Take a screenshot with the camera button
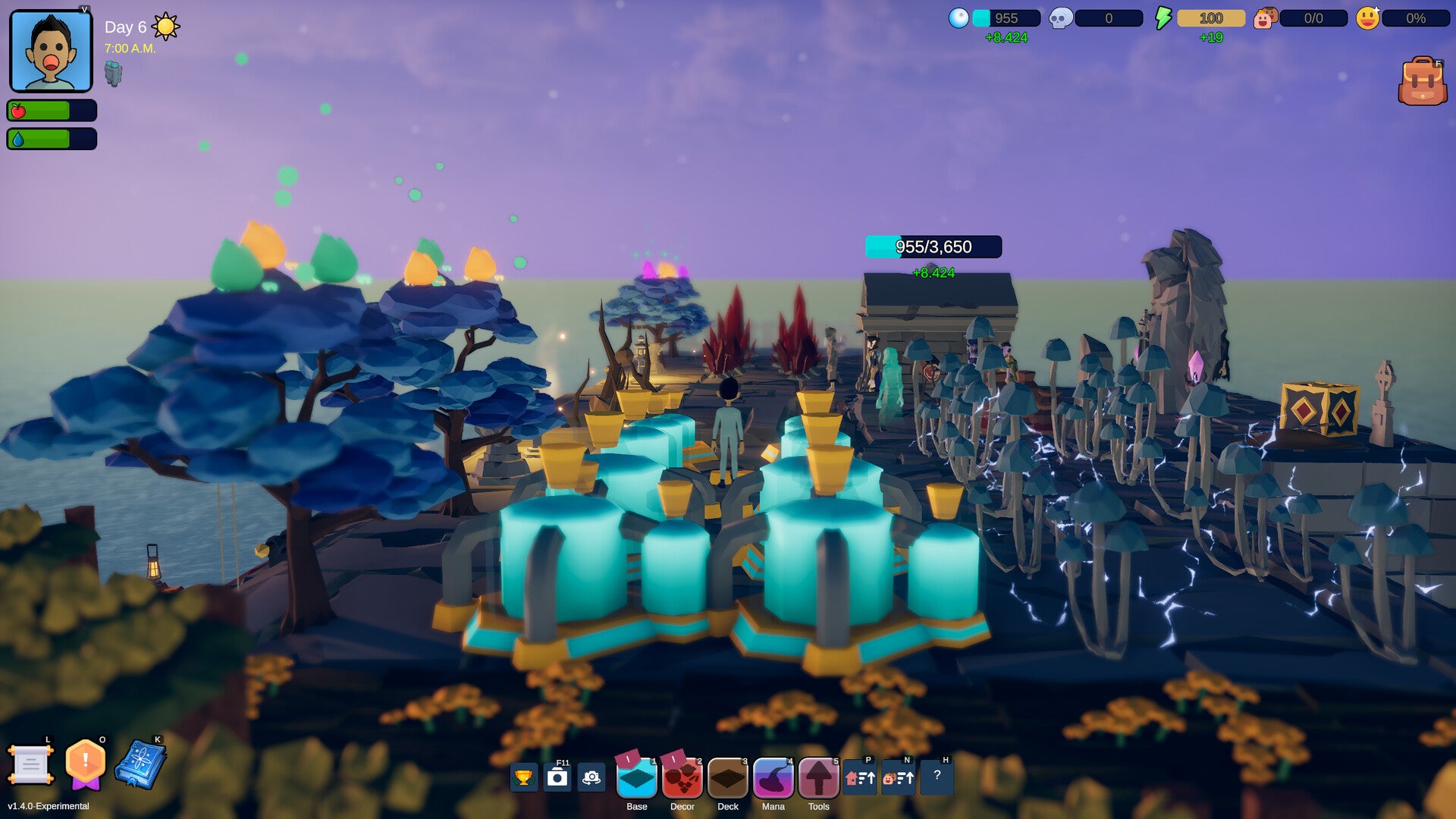 557,777
